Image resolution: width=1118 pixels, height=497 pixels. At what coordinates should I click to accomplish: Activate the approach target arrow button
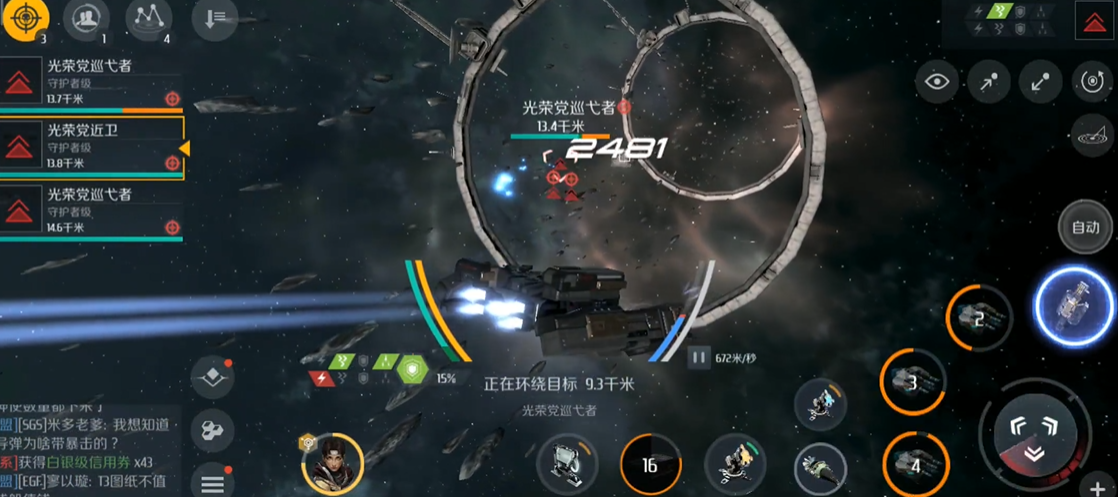click(988, 82)
